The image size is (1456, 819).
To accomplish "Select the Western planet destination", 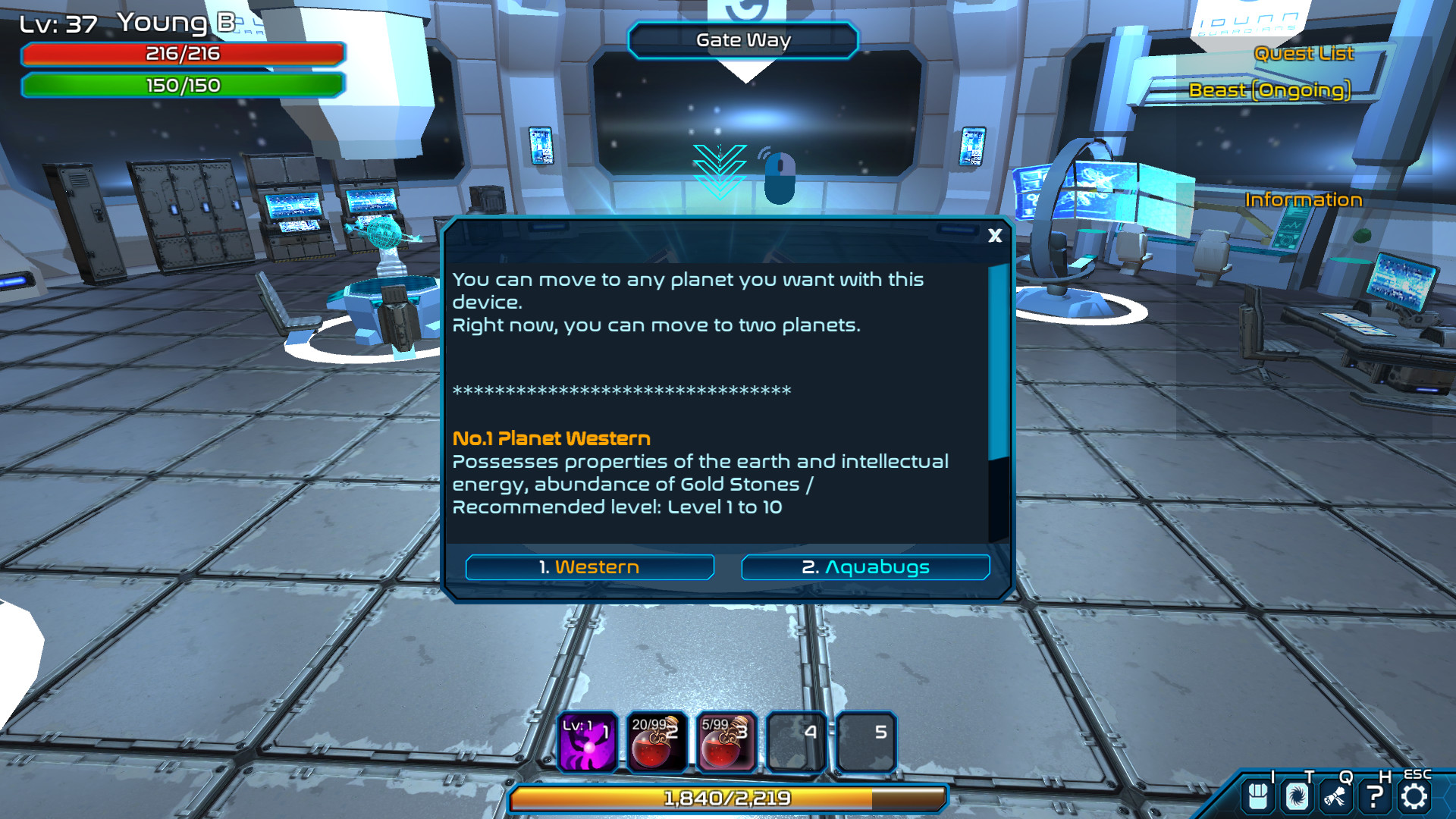I will coord(590,566).
